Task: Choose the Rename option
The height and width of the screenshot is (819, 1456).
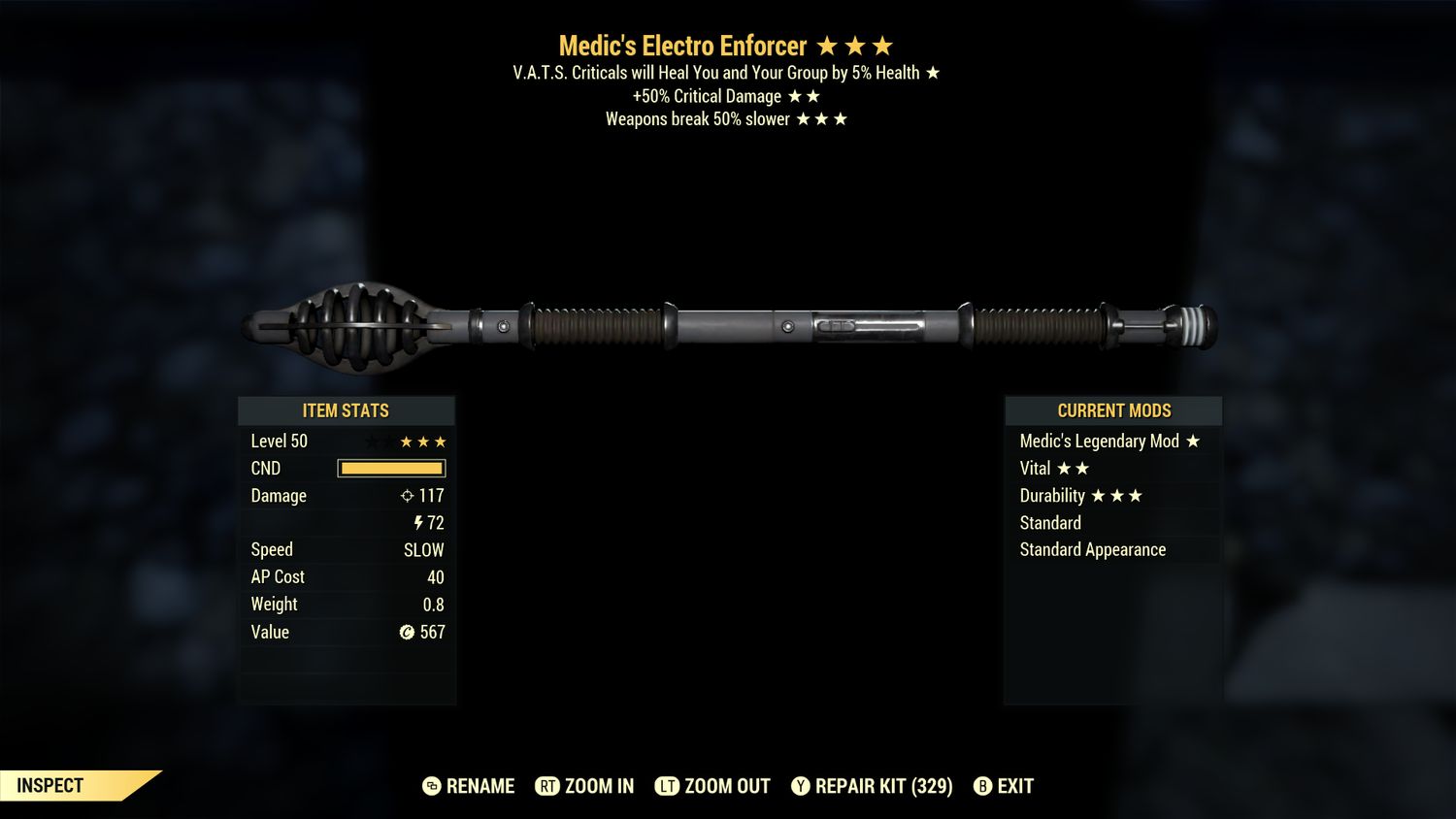Action: click(x=469, y=786)
